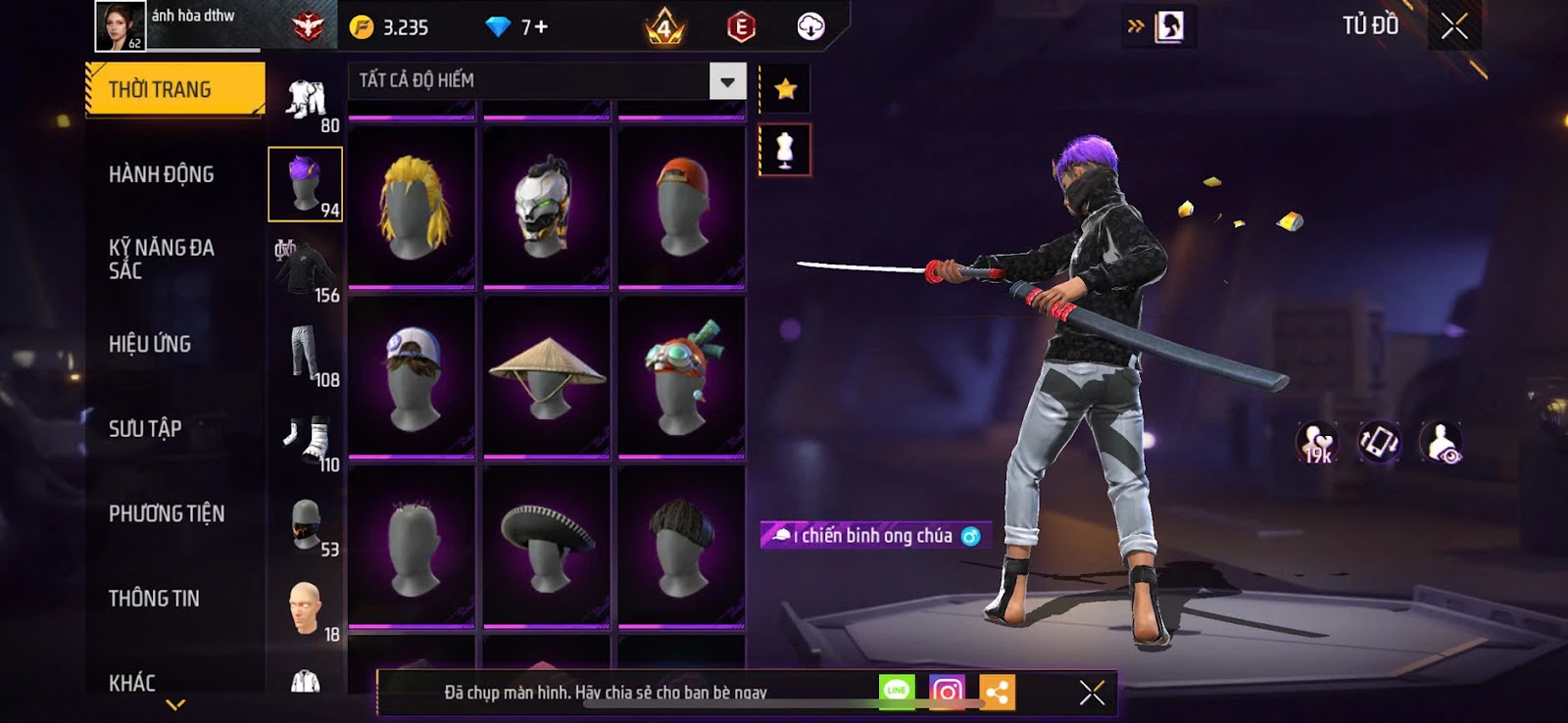Show the THÔNG TIN section
The image size is (1568, 723).
click(154, 599)
